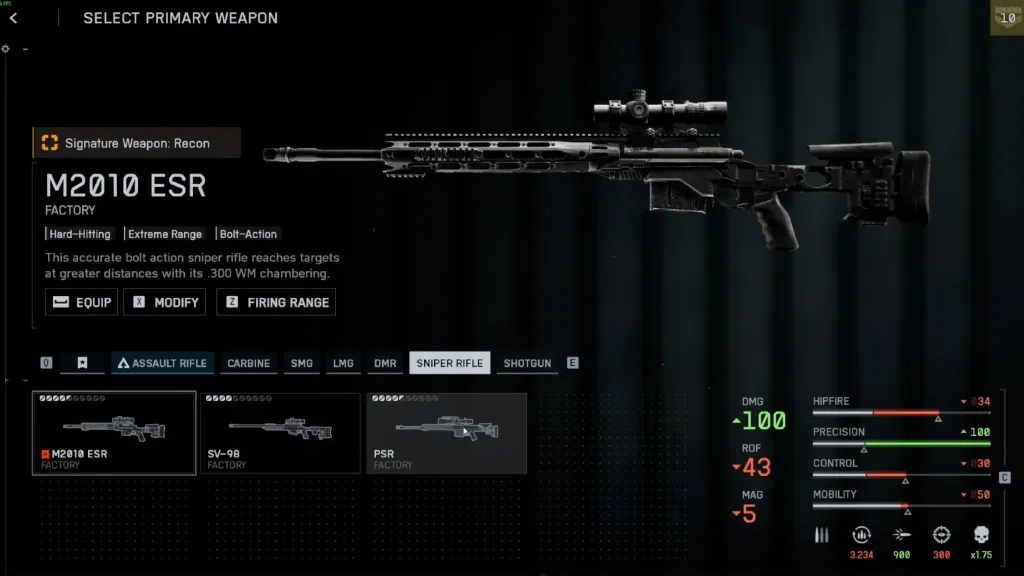
Task: Select the SMG tab
Action: click(301, 363)
